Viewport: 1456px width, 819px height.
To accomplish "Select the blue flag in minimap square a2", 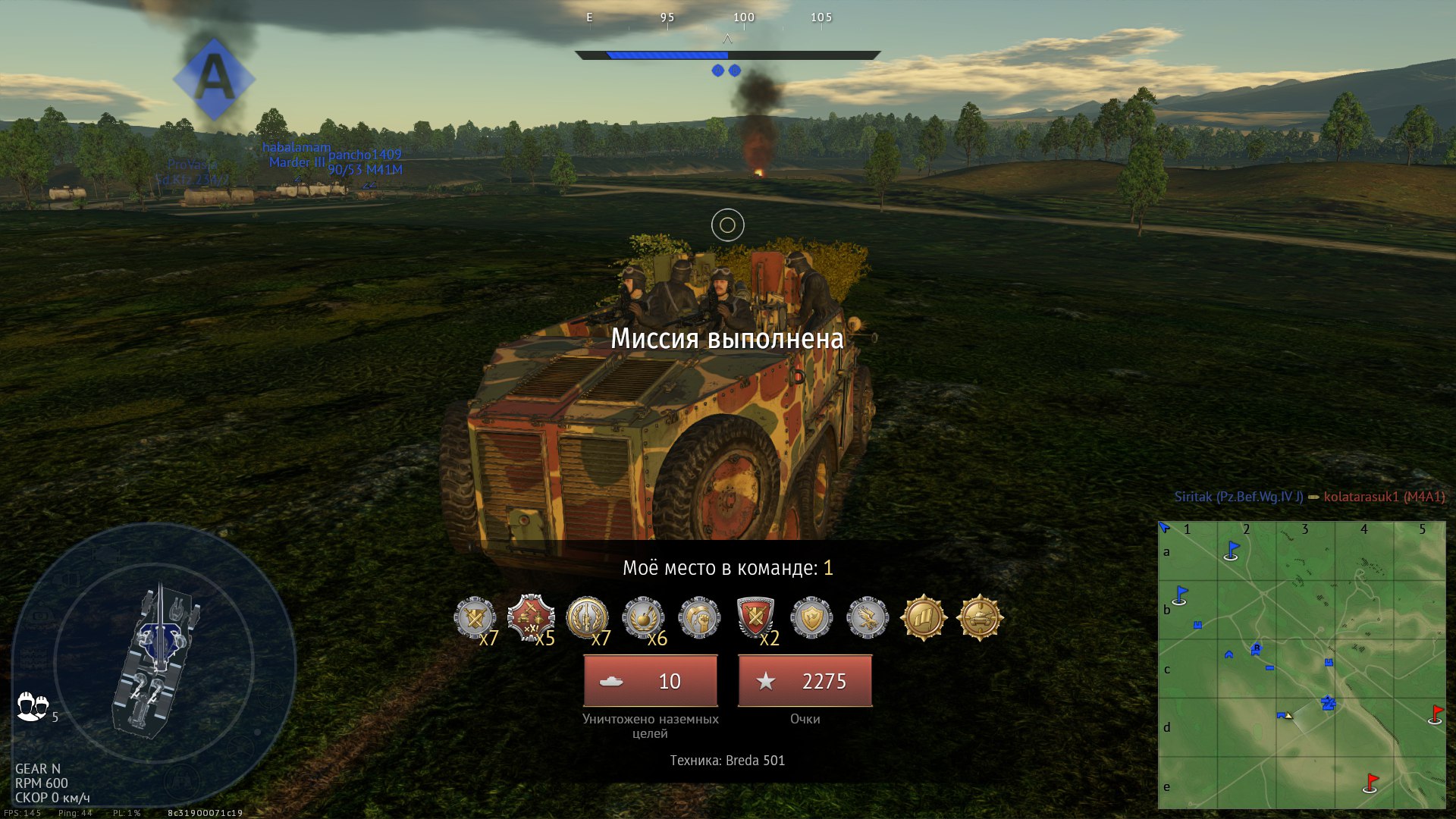I will (x=1232, y=551).
